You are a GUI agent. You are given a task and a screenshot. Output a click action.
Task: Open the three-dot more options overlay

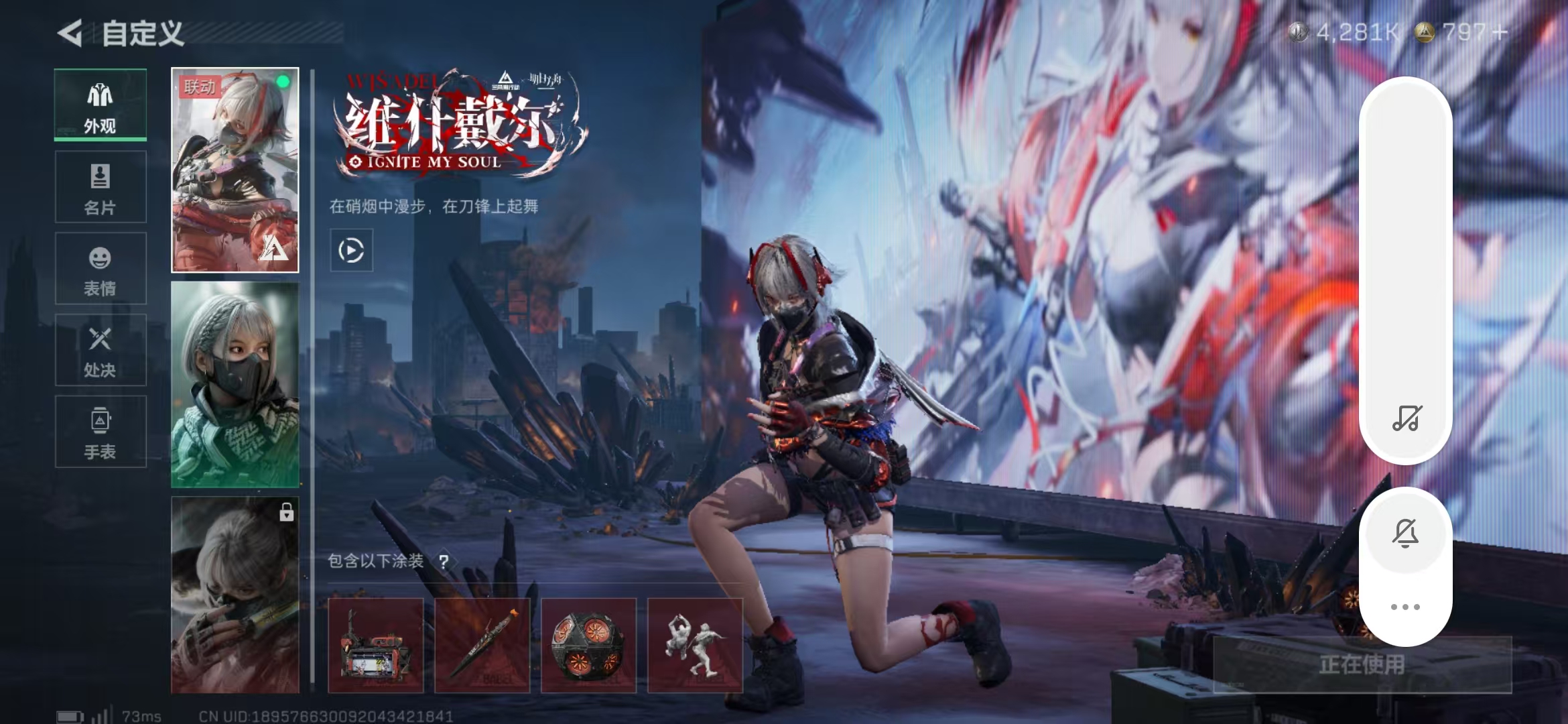pyautogui.click(x=1405, y=607)
